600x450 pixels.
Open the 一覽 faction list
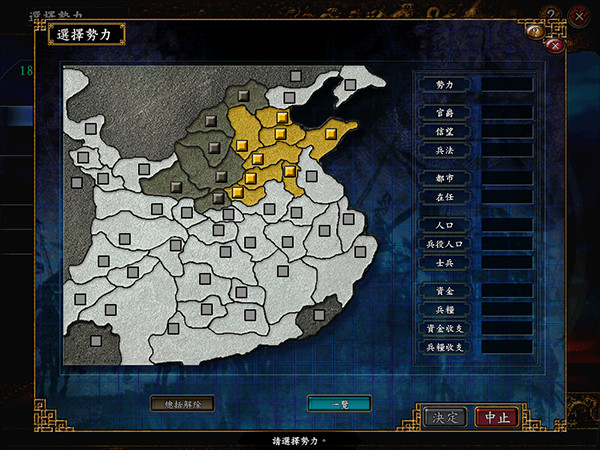click(x=339, y=404)
